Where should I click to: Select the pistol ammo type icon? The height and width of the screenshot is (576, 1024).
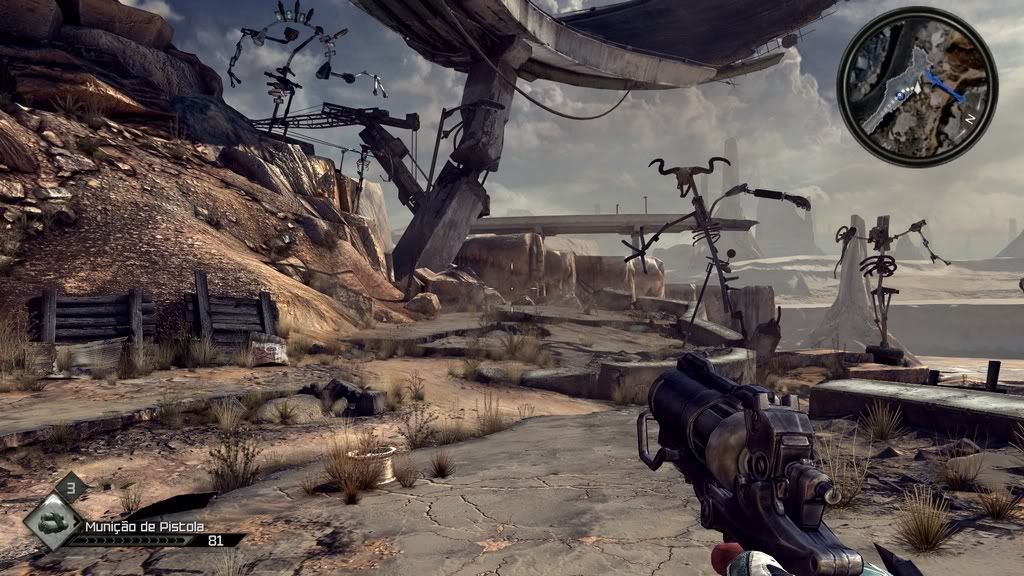click(x=52, y=523)
